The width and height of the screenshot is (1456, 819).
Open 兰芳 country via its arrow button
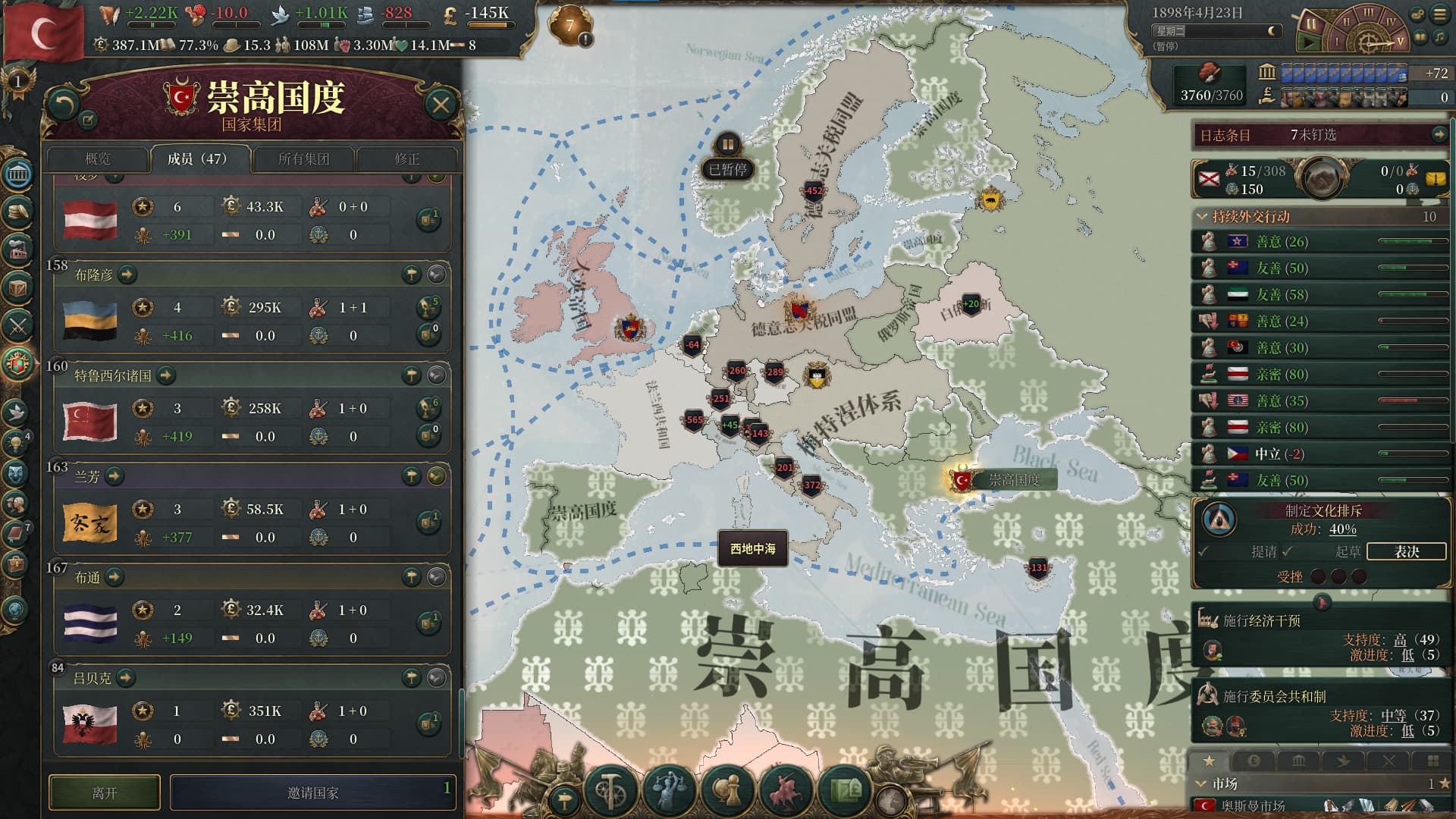[x=114, y=476]
